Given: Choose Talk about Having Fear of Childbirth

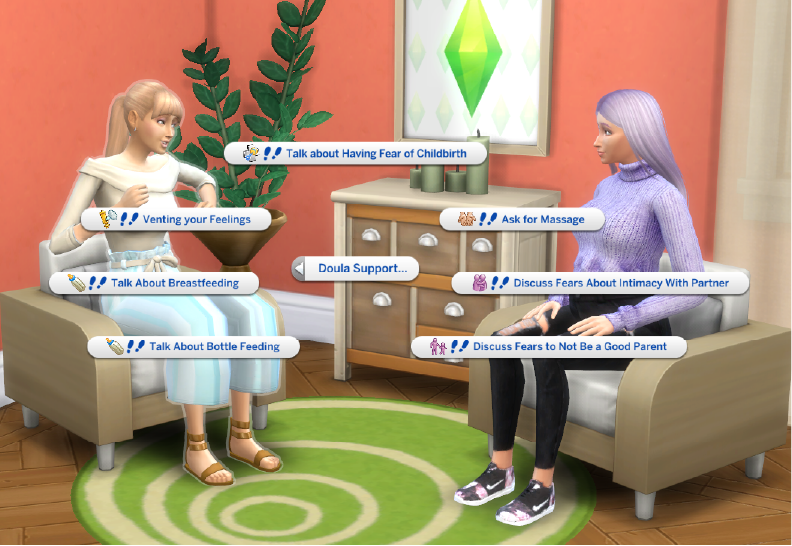Looking at the screenshot, I should pyautogui.click(x=357, y=153).
